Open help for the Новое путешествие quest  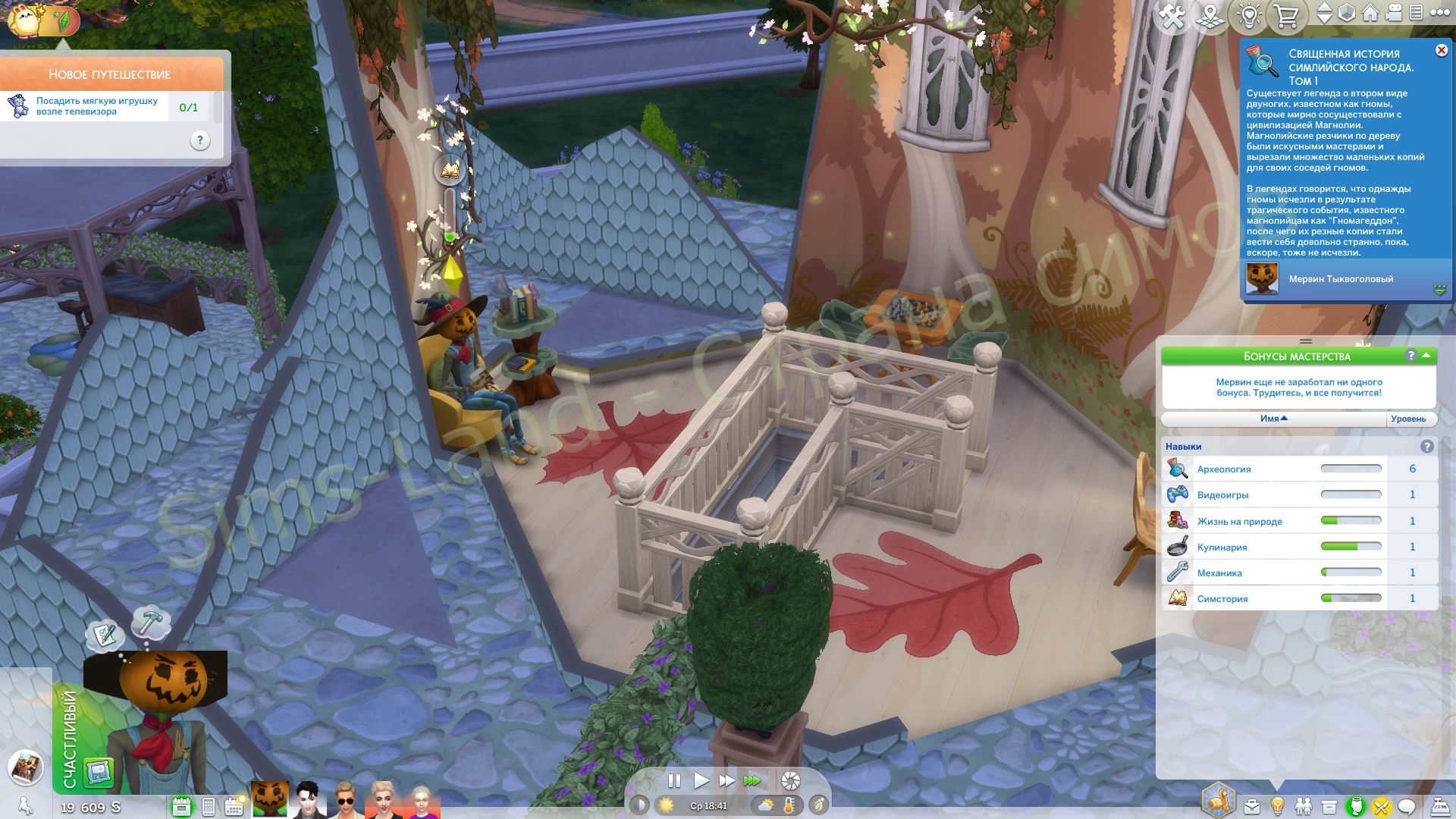coord(199,140)
